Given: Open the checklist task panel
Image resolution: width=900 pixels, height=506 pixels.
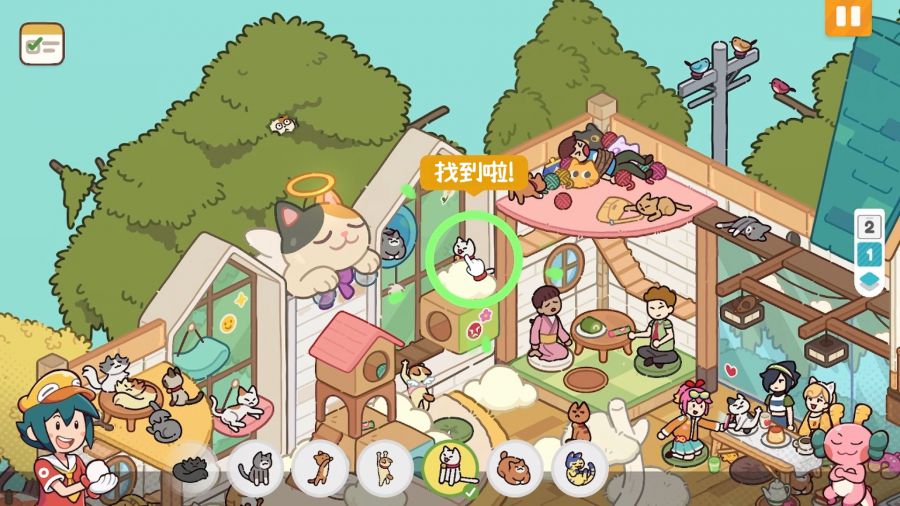Looking at the screenshot, I should (41, 45).
